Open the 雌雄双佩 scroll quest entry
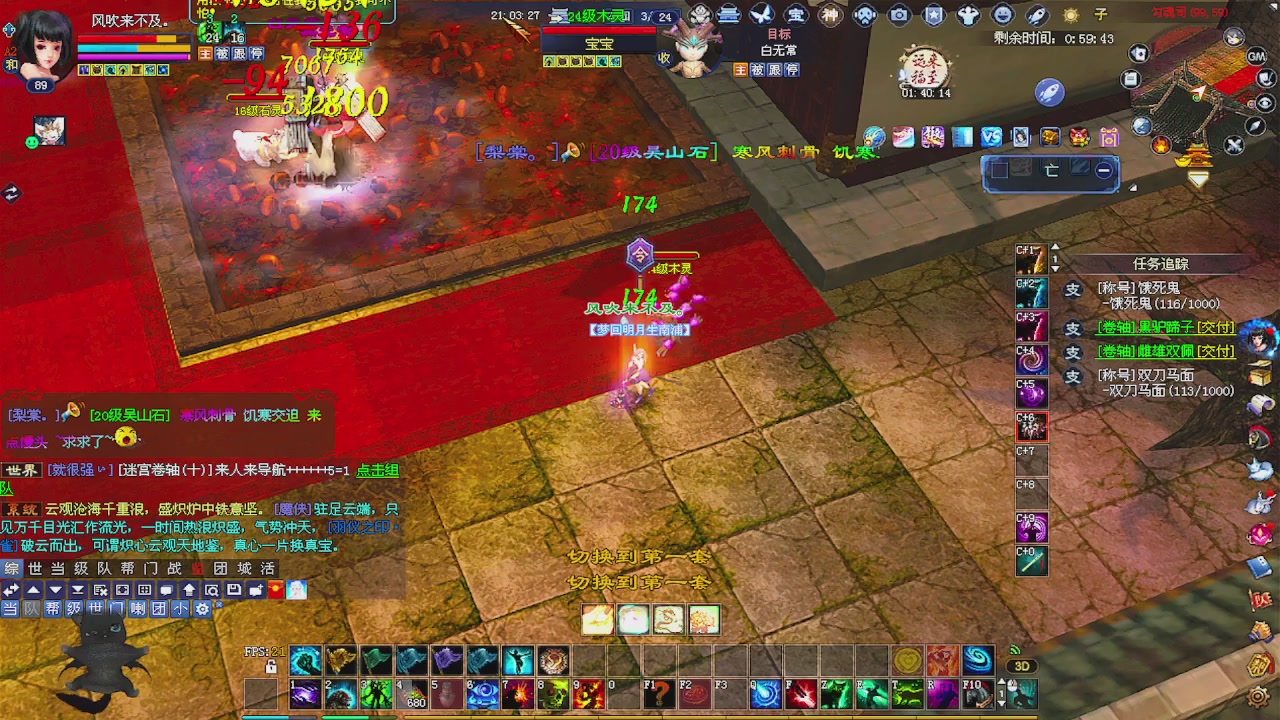Screen dimensions: 1280x720 [1165, 352]
